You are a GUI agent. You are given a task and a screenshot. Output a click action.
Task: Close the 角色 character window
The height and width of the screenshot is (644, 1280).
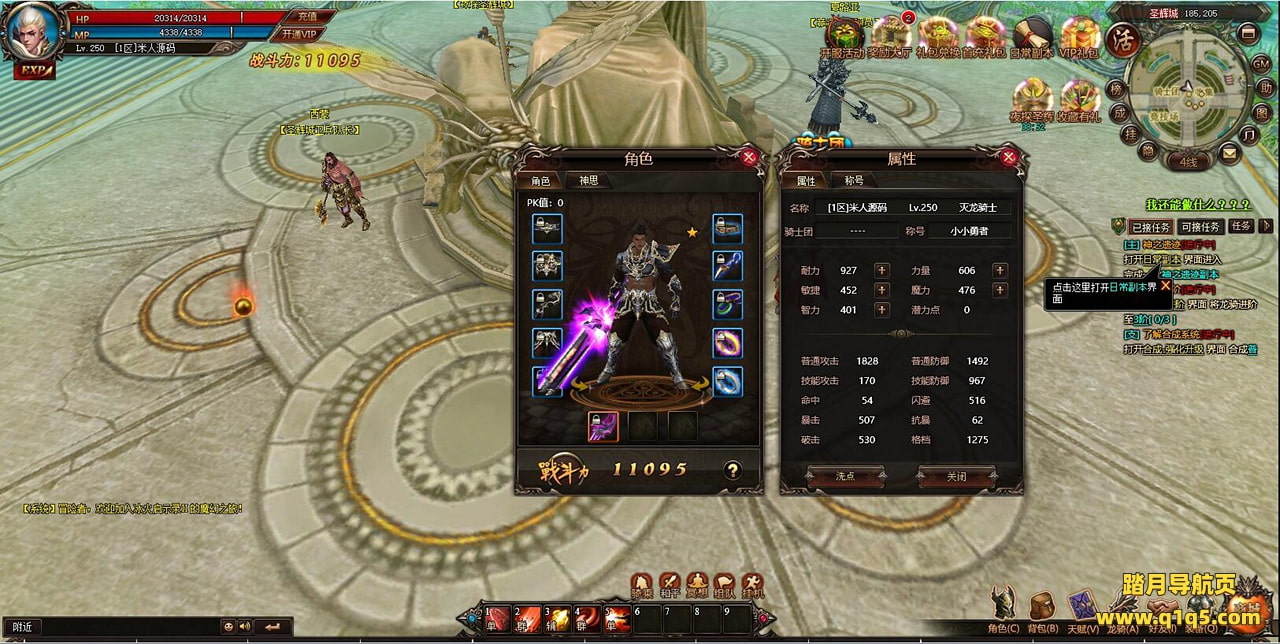pyautogui.click(x=749, y=157)
